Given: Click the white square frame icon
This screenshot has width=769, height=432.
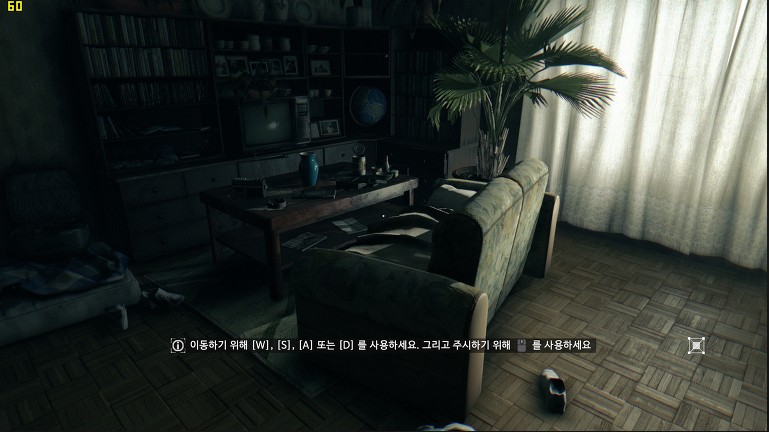Looking at the screenshot, I should click(x=696, y=346).
